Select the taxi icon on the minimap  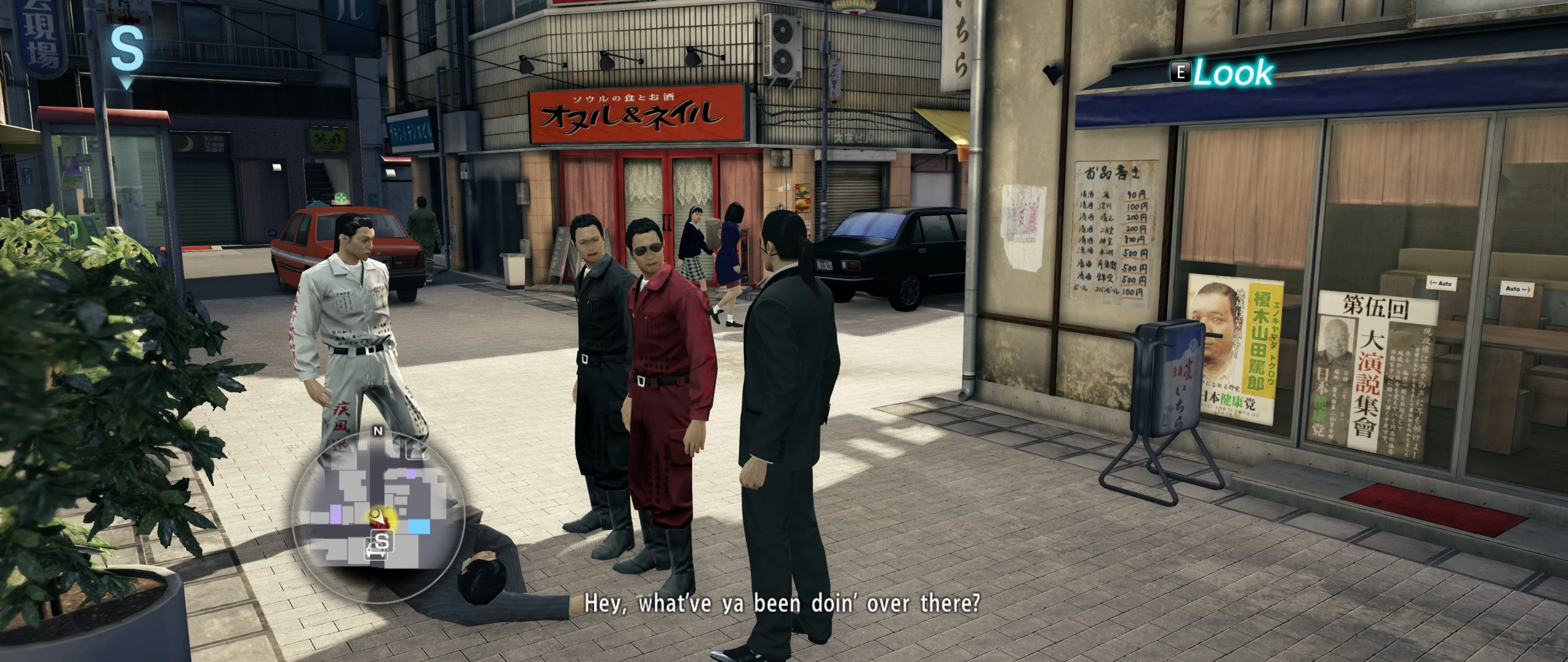tap(375, 552)
